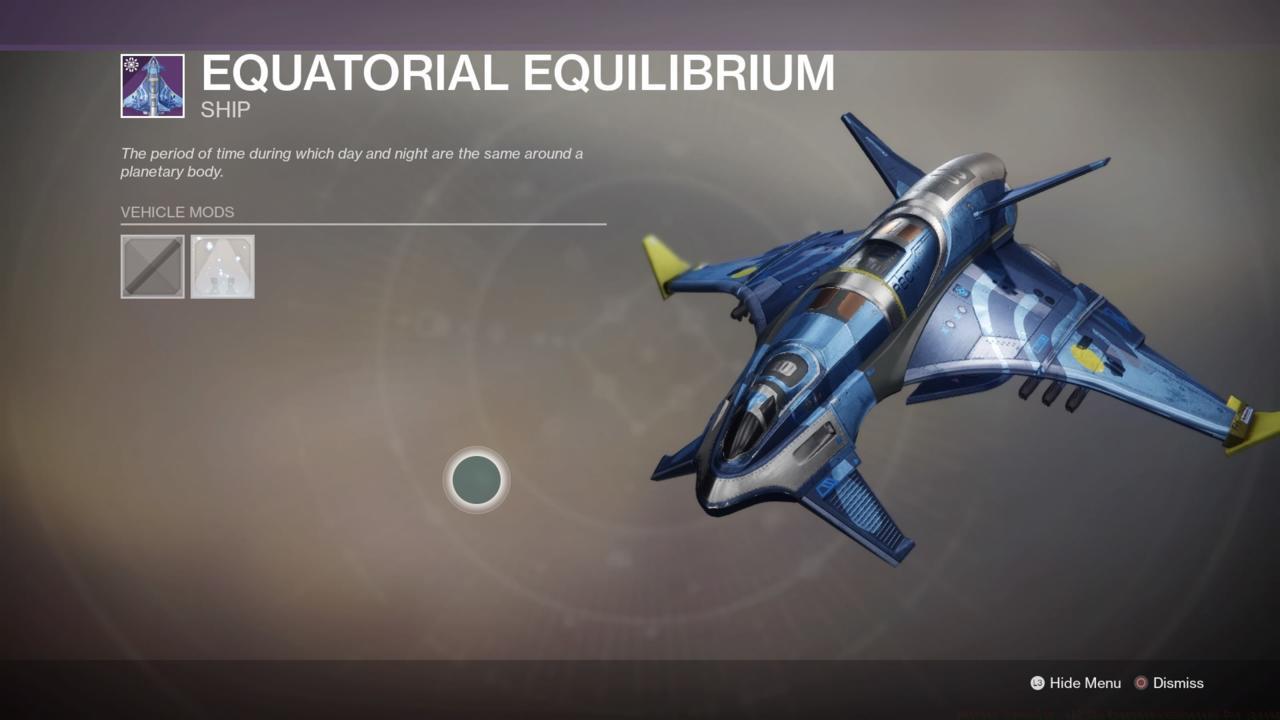
Task: Hide the ship details menu
Action: 1085,683
